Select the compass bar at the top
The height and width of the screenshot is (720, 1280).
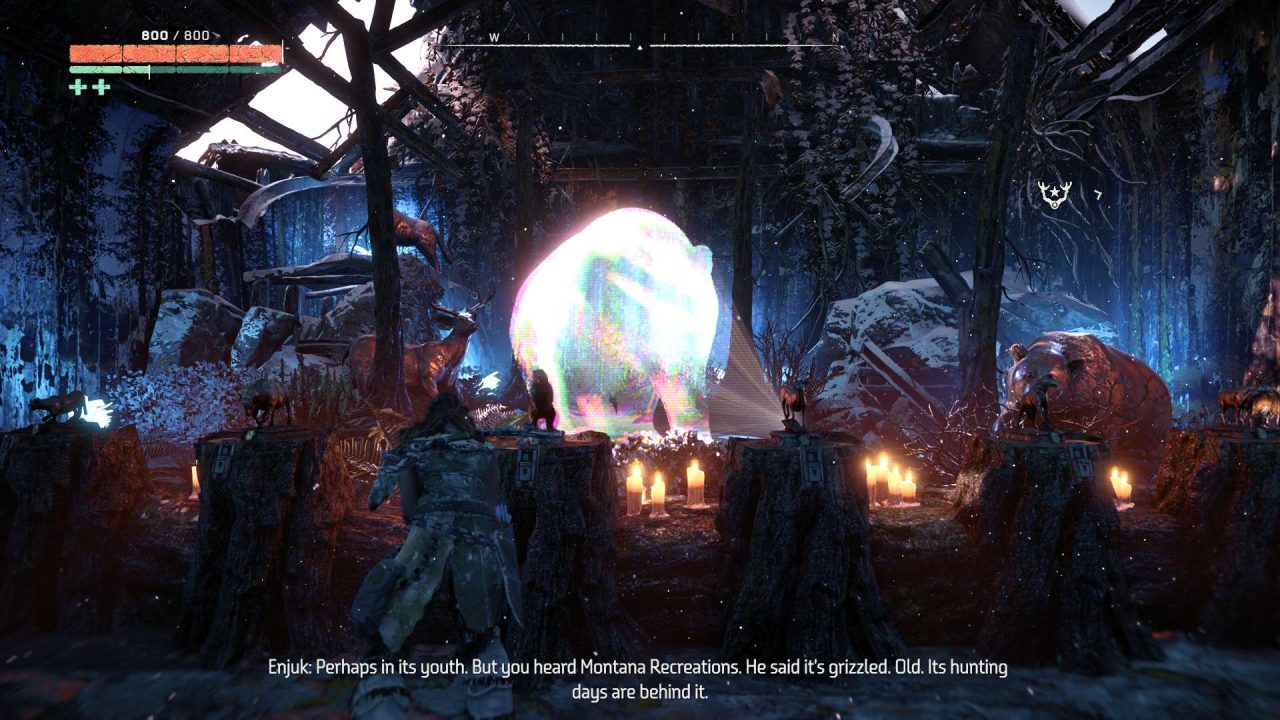click(640, 42)
